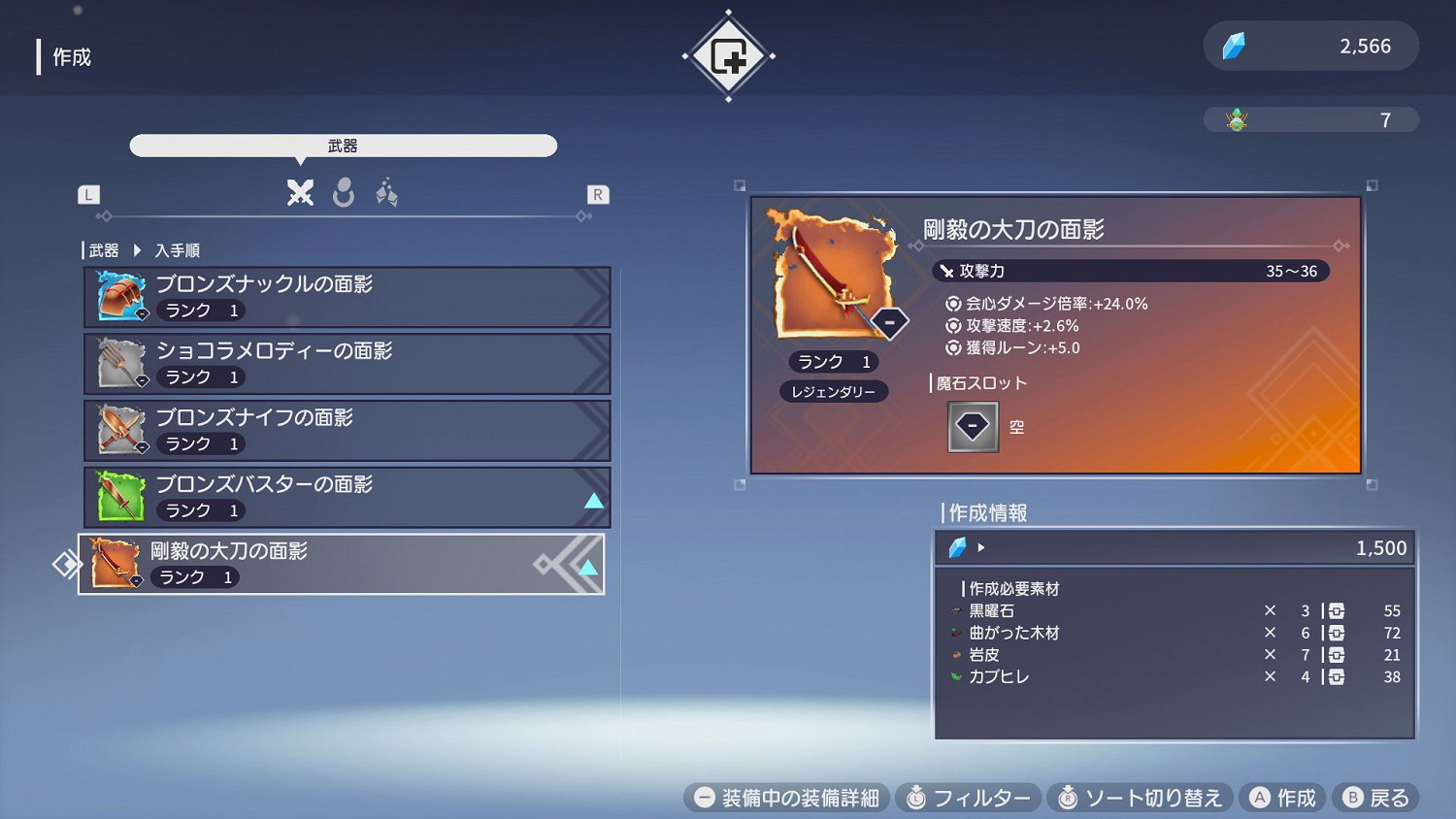1456x819 pixels.
Task: Click the crafting cost gem icon beside 1,500
Action: click(x=959, y=547)
